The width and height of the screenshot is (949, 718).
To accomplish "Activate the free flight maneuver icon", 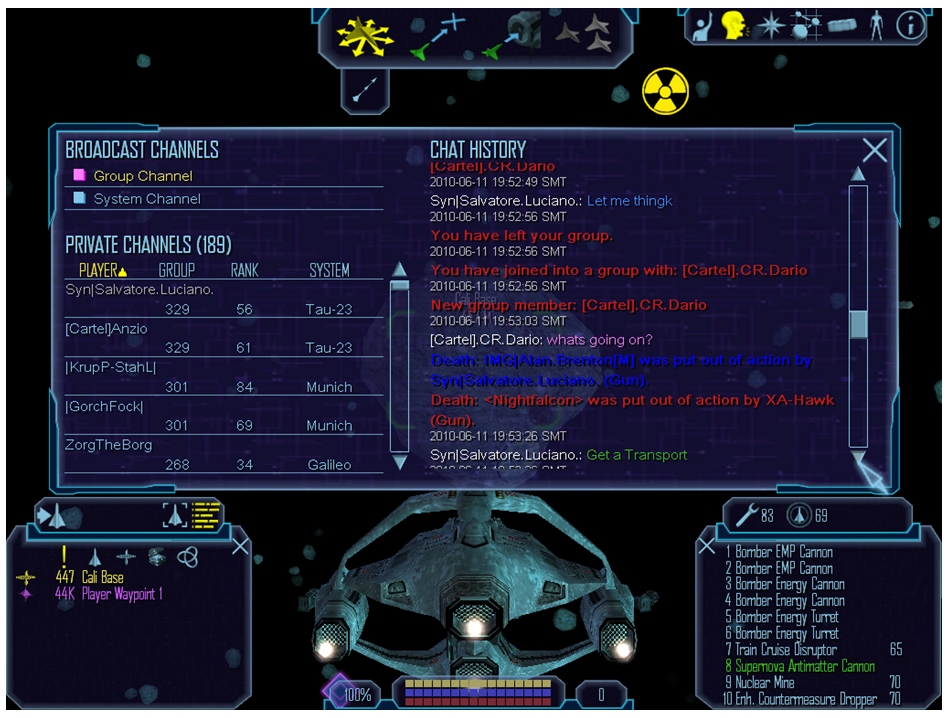I will pyautogui.click(x=366, y=35).
